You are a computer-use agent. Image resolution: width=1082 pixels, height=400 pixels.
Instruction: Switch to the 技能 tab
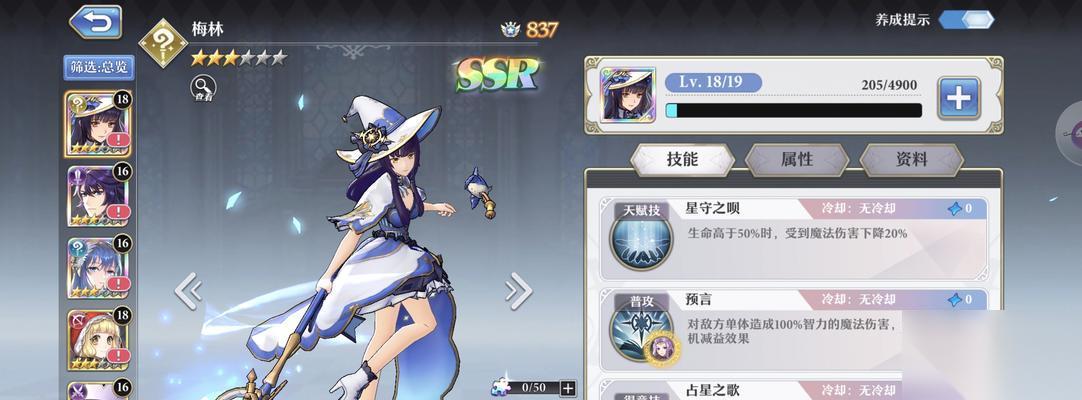point(683,159)
